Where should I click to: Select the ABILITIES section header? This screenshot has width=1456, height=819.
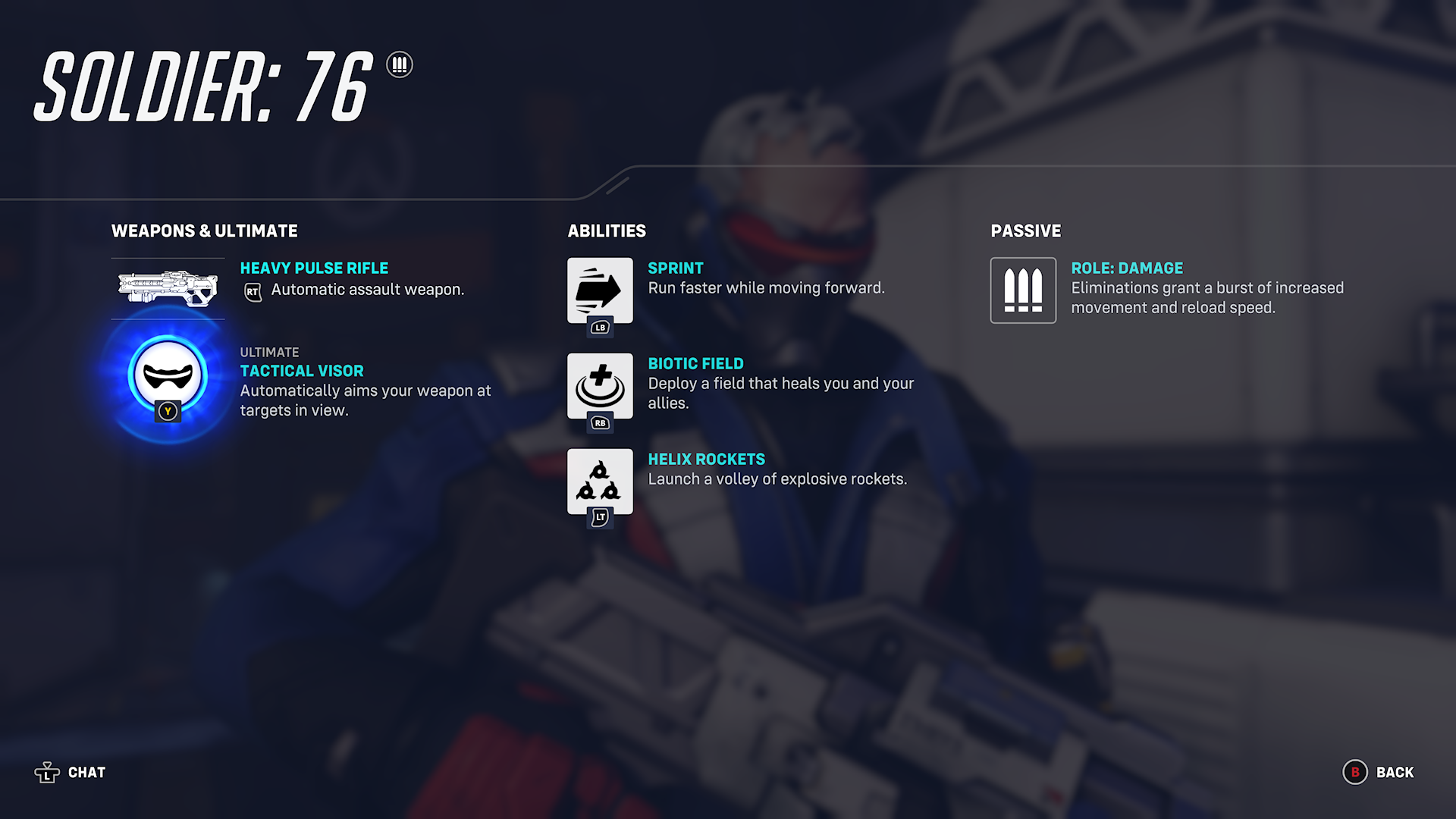(607, 231)
